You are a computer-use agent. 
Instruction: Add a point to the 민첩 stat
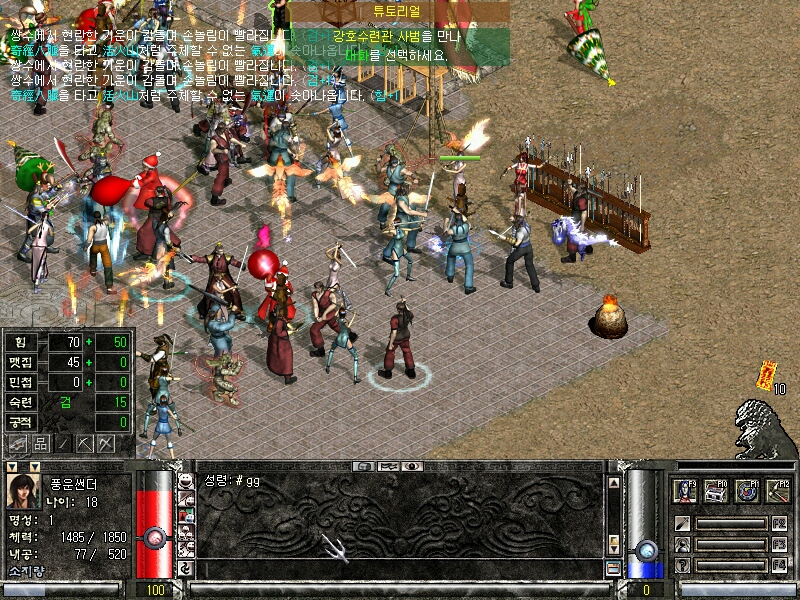(87, 382)
